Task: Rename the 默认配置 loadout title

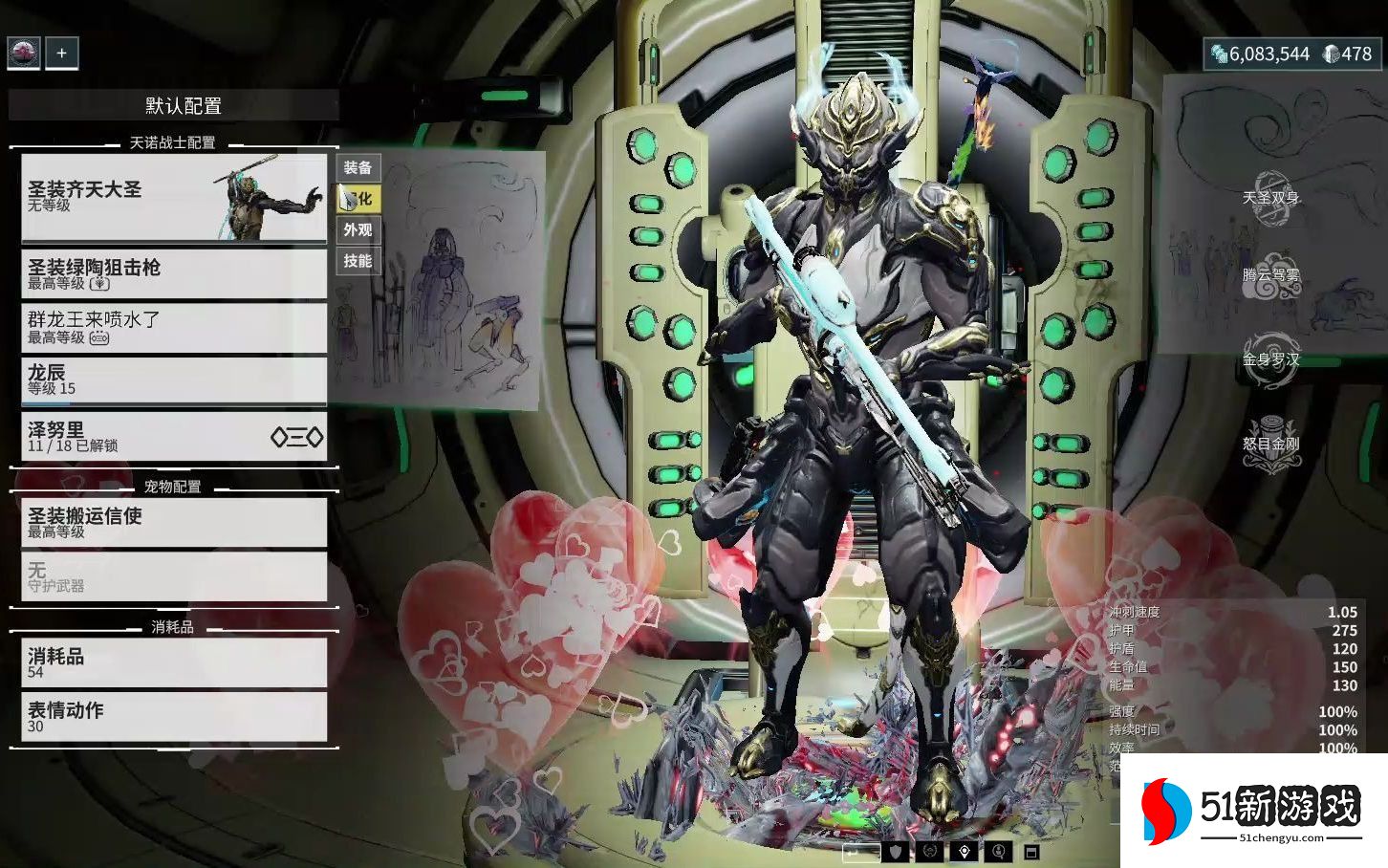Action: tap(183, 106)
